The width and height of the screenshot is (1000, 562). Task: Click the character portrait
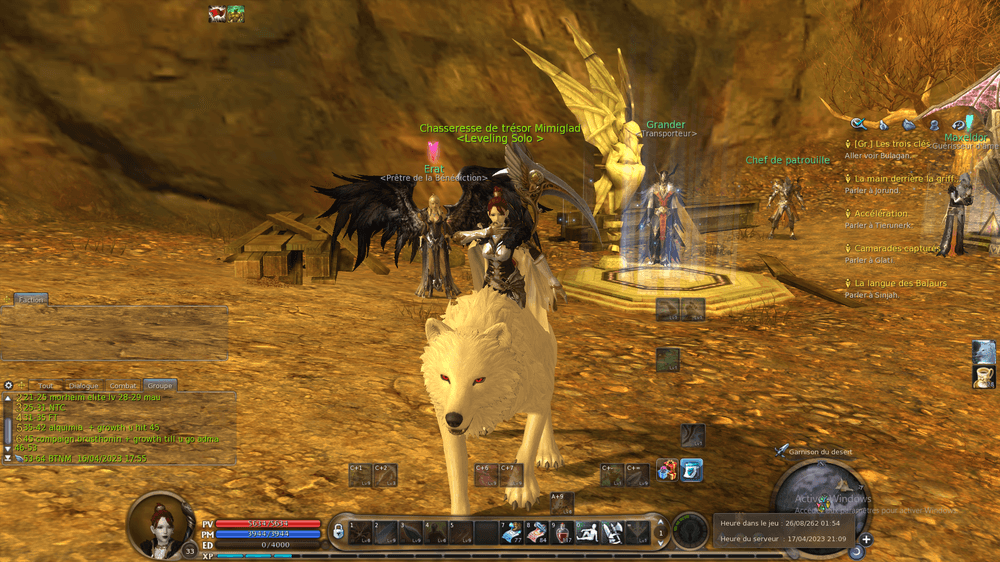(159, 524)
